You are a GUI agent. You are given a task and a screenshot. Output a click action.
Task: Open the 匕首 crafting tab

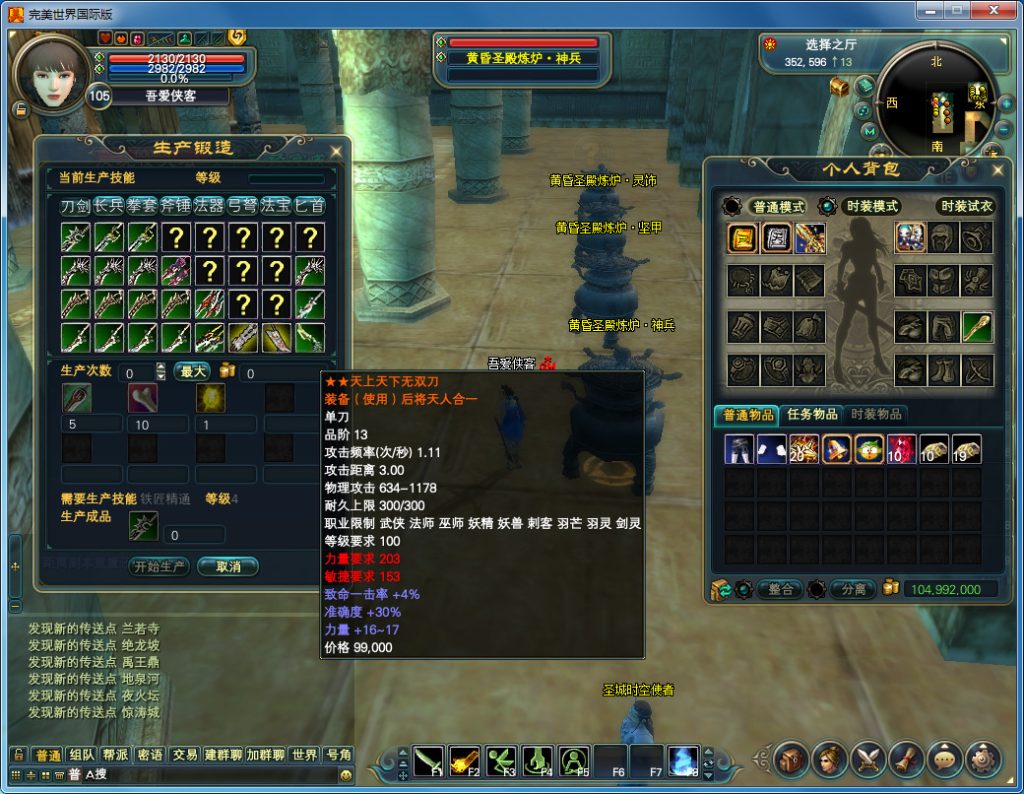pyautogui.click(x=309, y=206)
